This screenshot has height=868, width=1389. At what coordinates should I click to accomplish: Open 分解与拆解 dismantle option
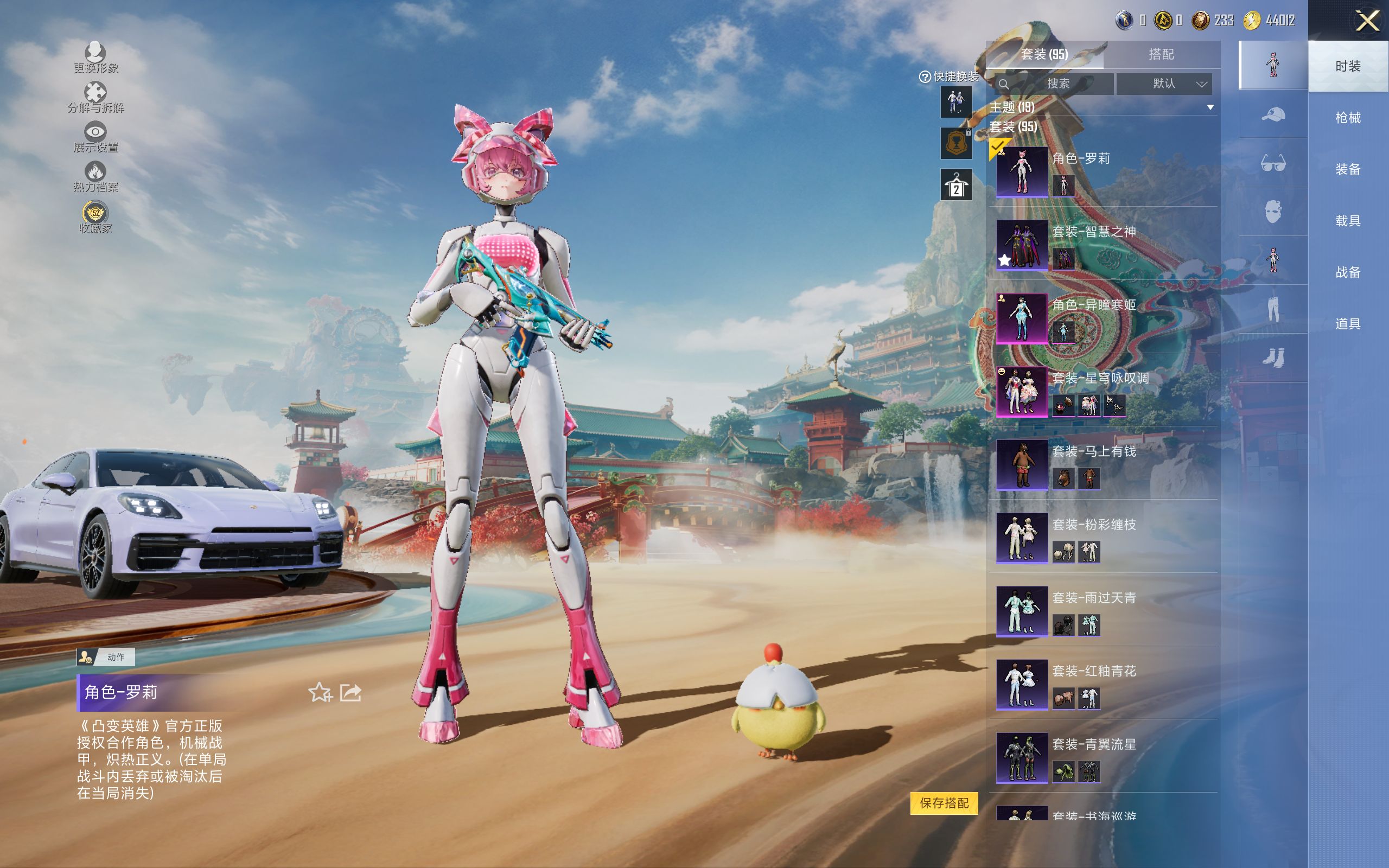tap(95, 98)
